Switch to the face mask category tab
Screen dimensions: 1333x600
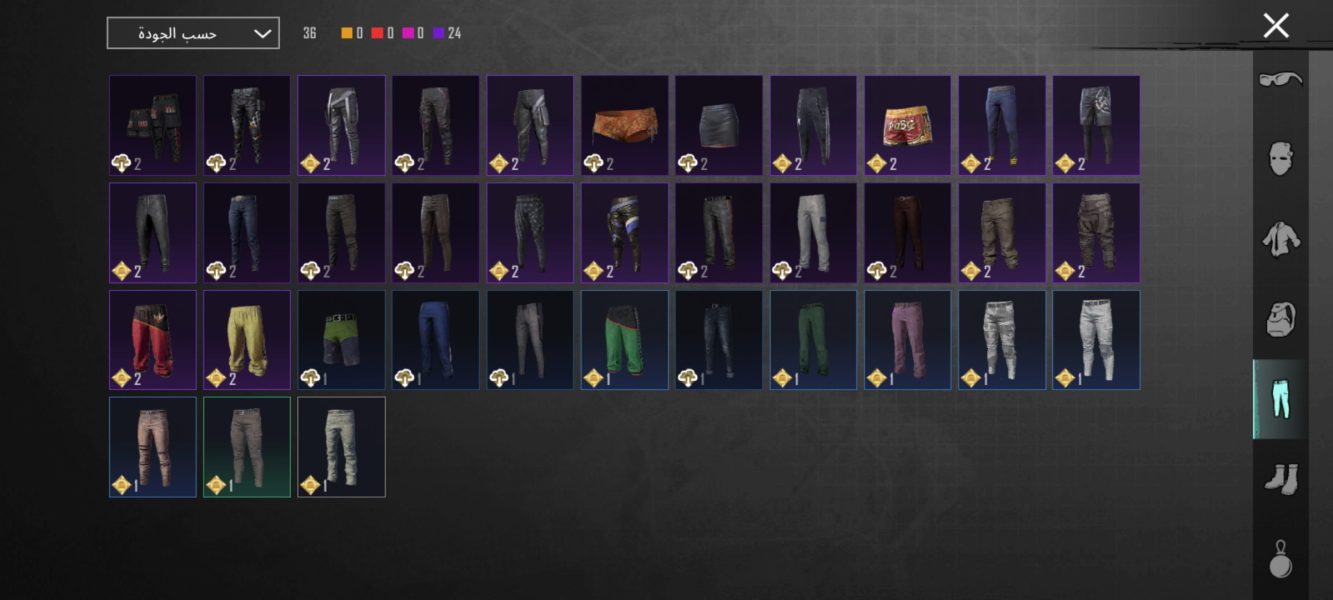pyautogui.click(x=1280, y=158)
